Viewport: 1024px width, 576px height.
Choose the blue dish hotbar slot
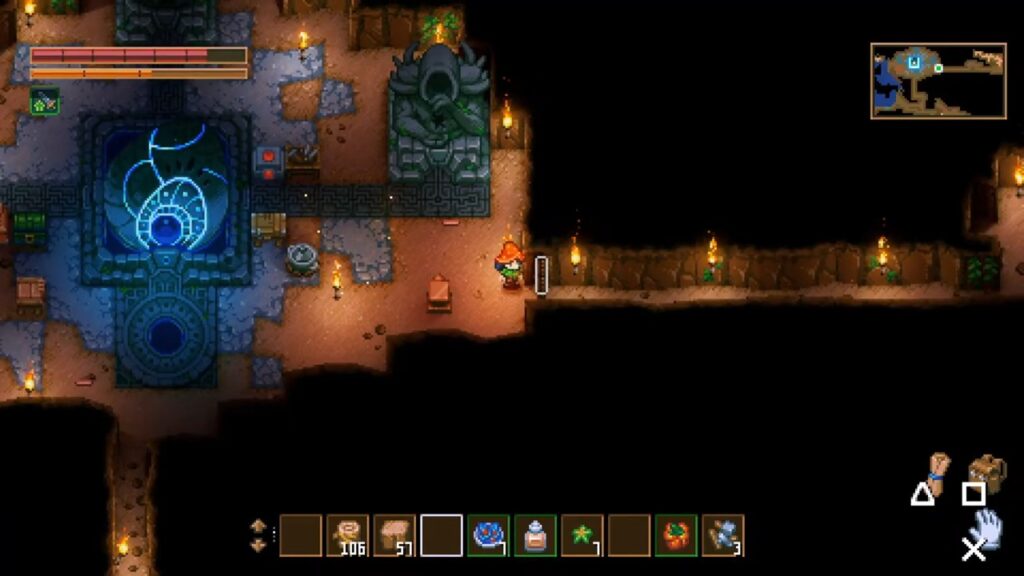[x=489, y=535]
